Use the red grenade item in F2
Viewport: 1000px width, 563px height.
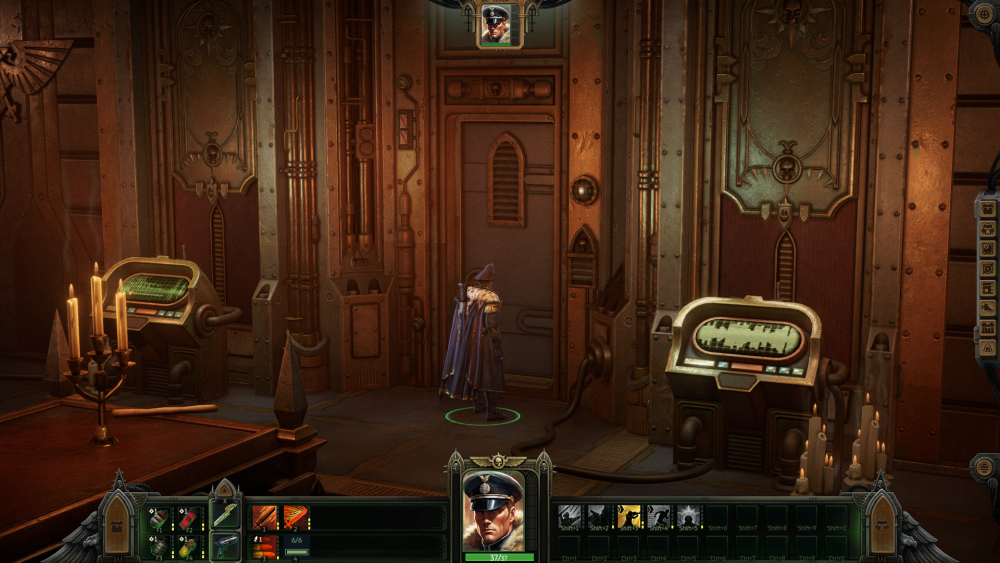point(188,517)
